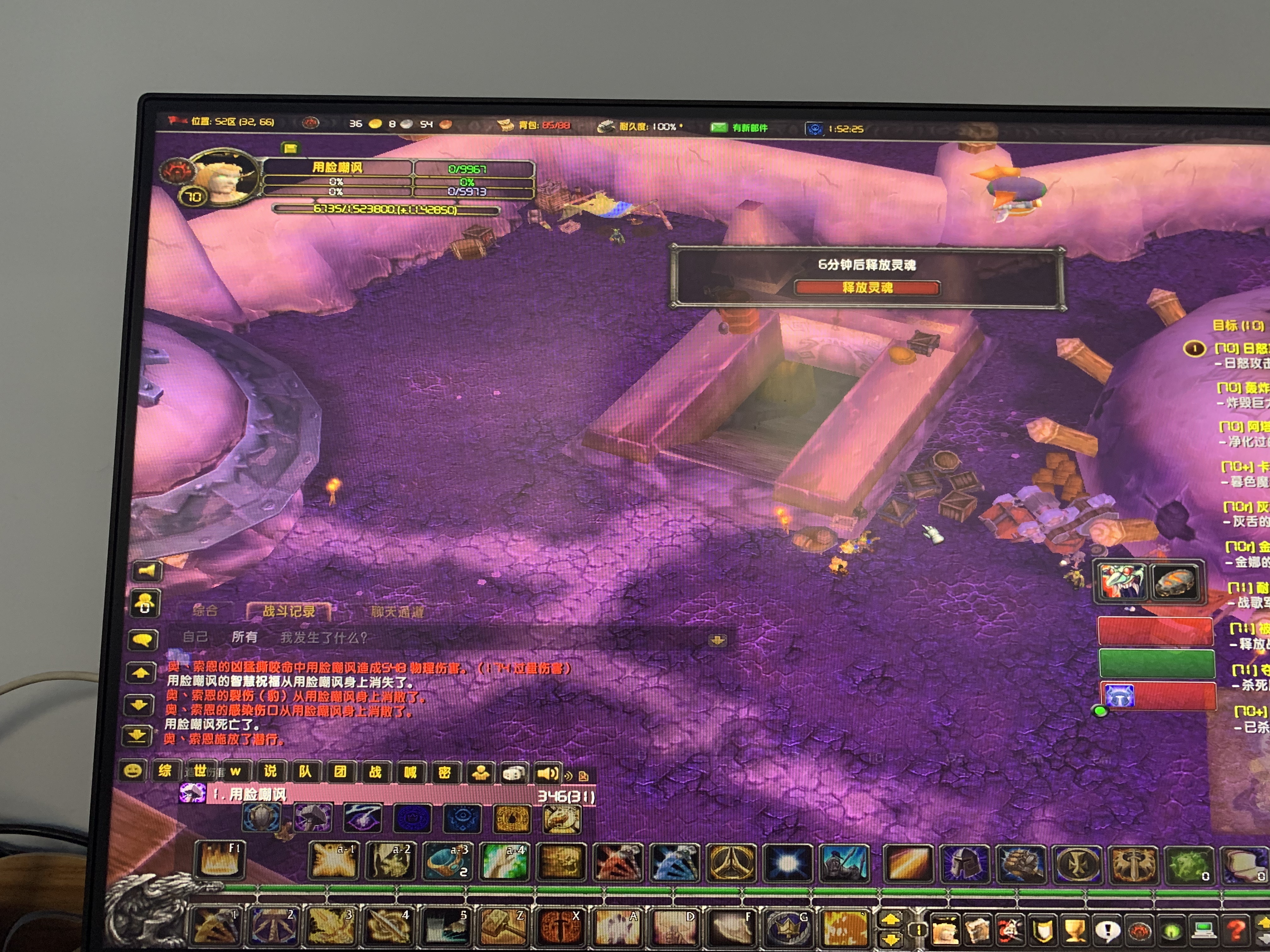
Task: Select the 我发生了什么? log filter
Action: [x=323, y=637]
